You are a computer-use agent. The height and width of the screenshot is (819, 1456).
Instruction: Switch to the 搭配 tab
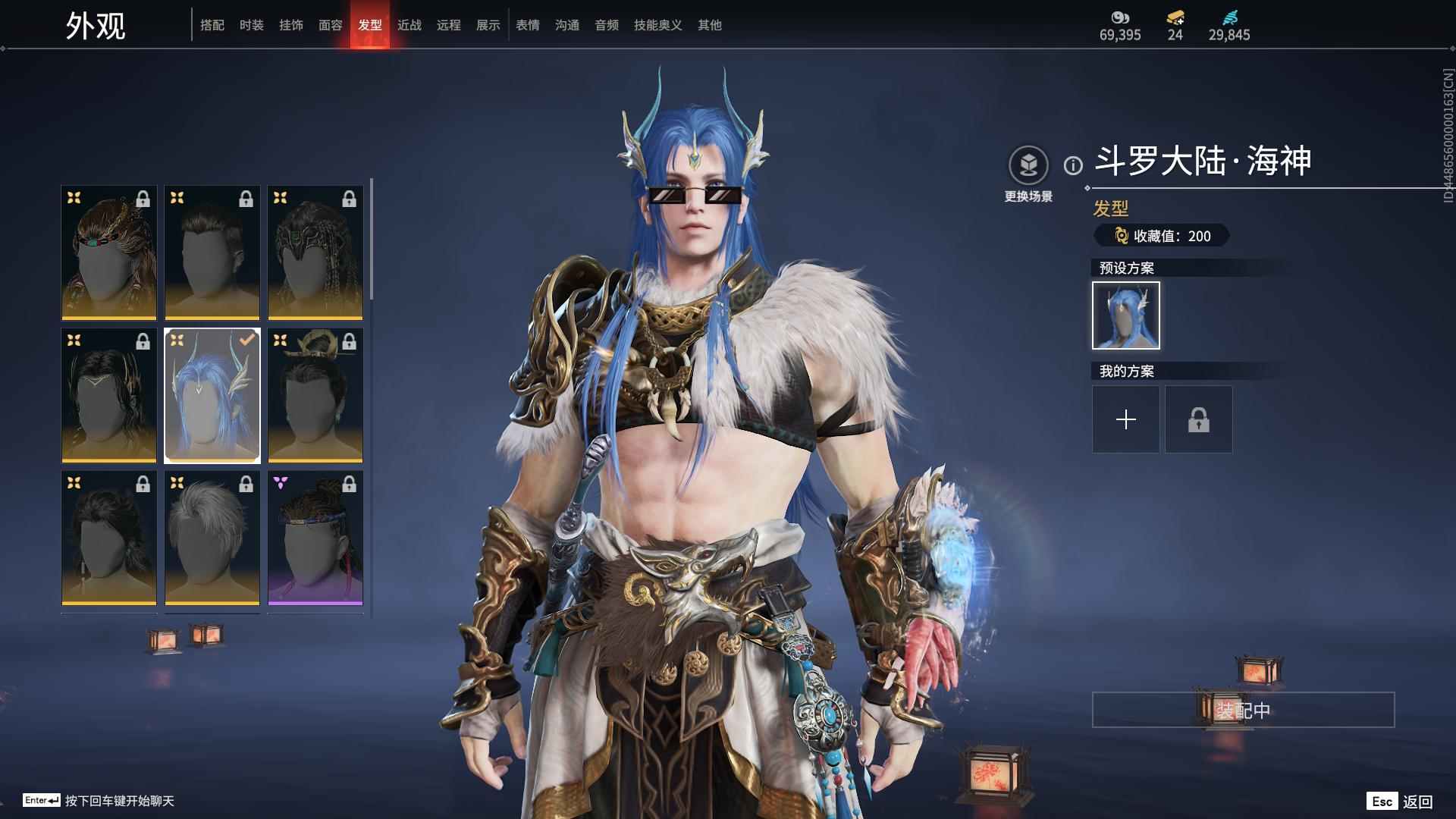coord(212,25)
